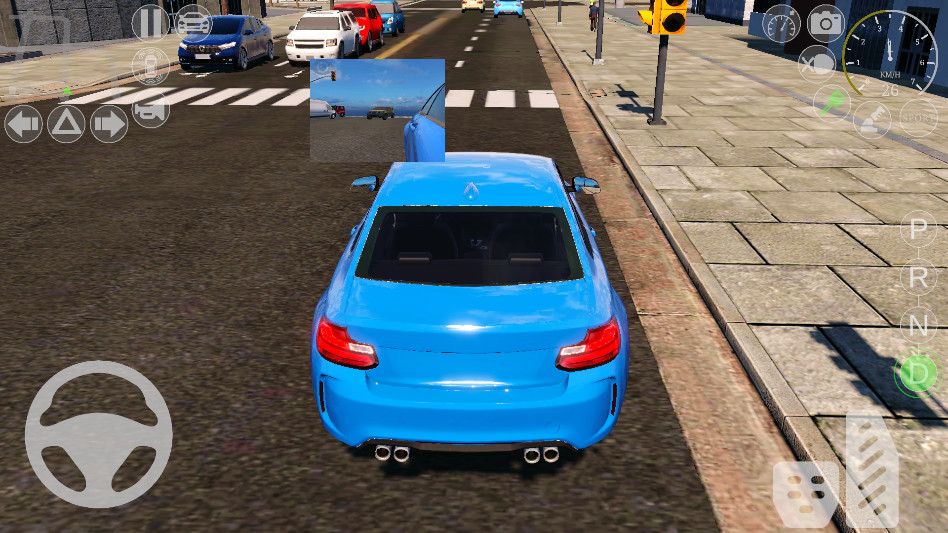
Task: Toggle the parking sensor icon
Action: click(x=150, y=67)
